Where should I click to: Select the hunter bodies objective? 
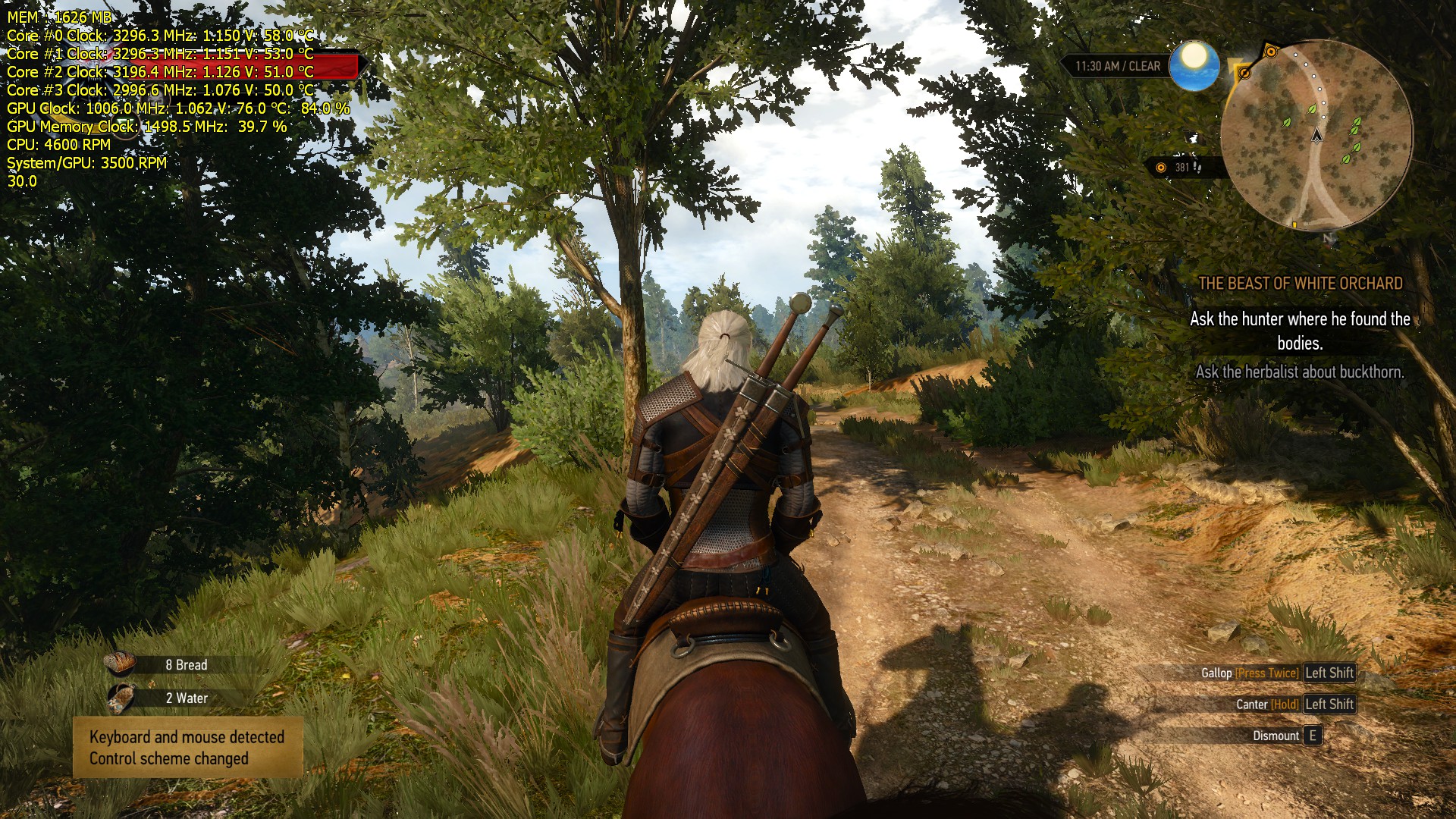point(1300,331)
